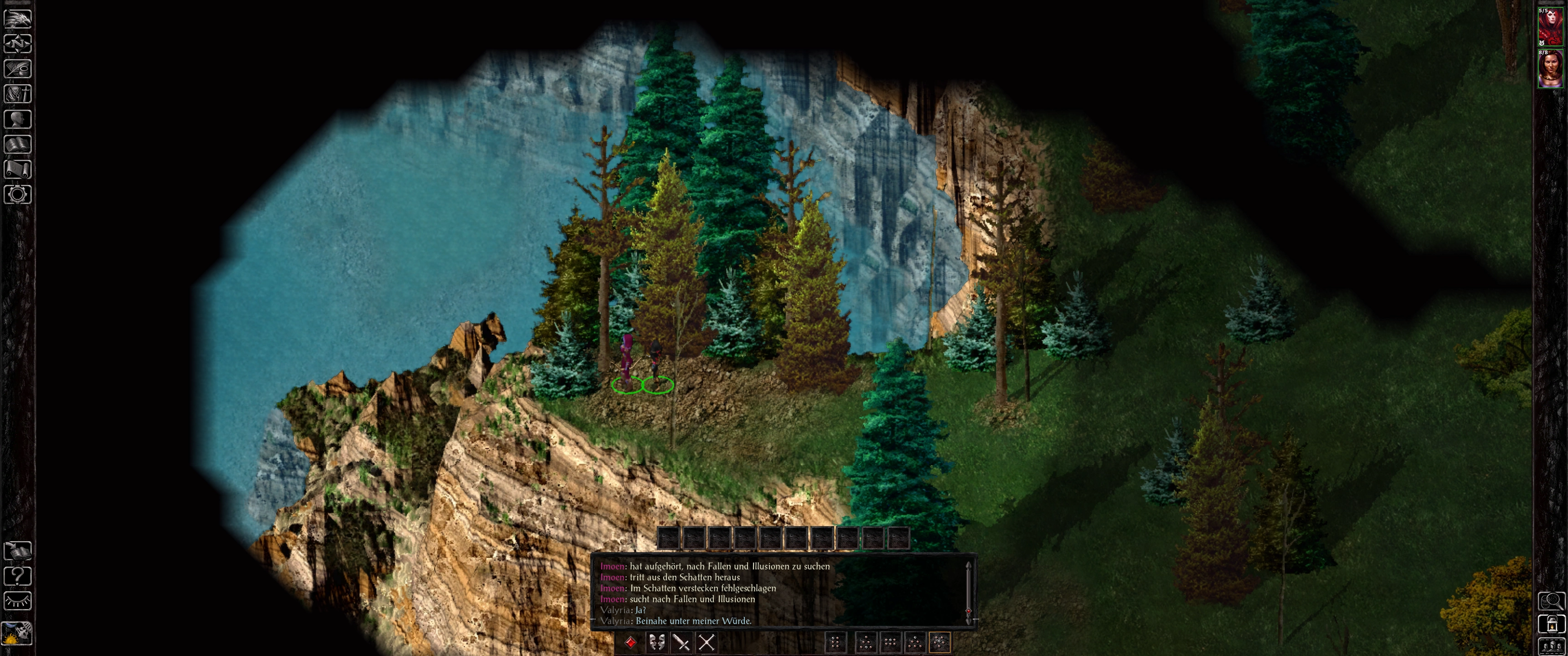1568x656 pixels.
Task: Click the red gem button
Action: pyautogui.click(x=630, y=642)
